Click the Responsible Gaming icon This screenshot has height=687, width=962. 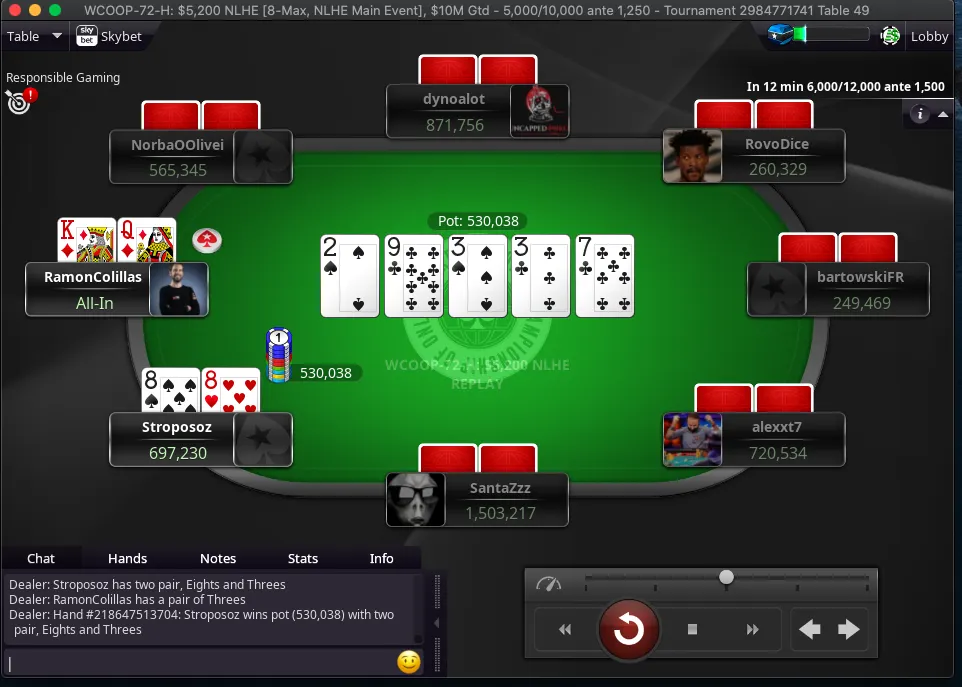pos(19,100)
